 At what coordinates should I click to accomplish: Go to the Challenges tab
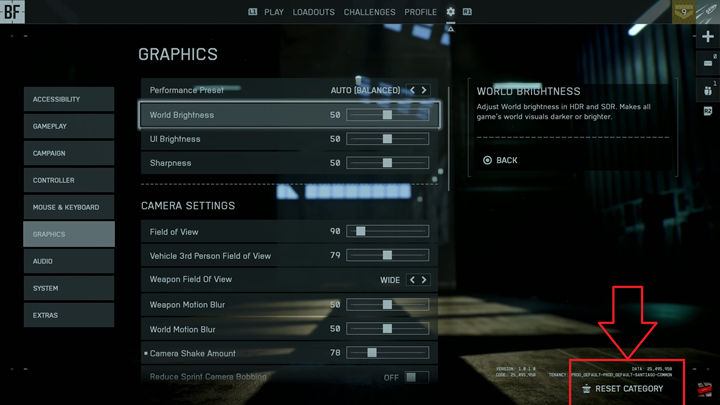[x=369, y=12]
